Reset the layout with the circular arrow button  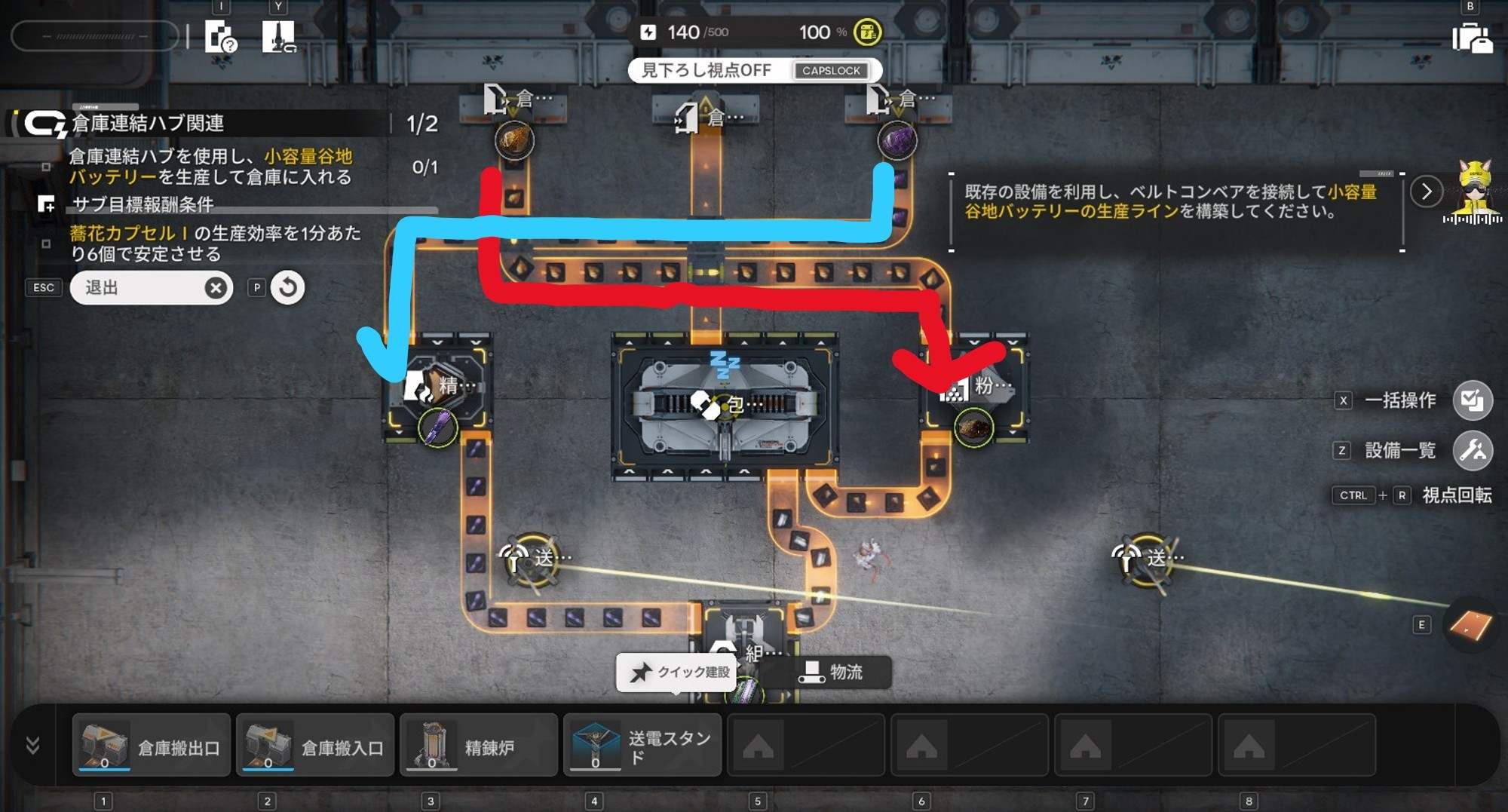(x=287, y=287)
